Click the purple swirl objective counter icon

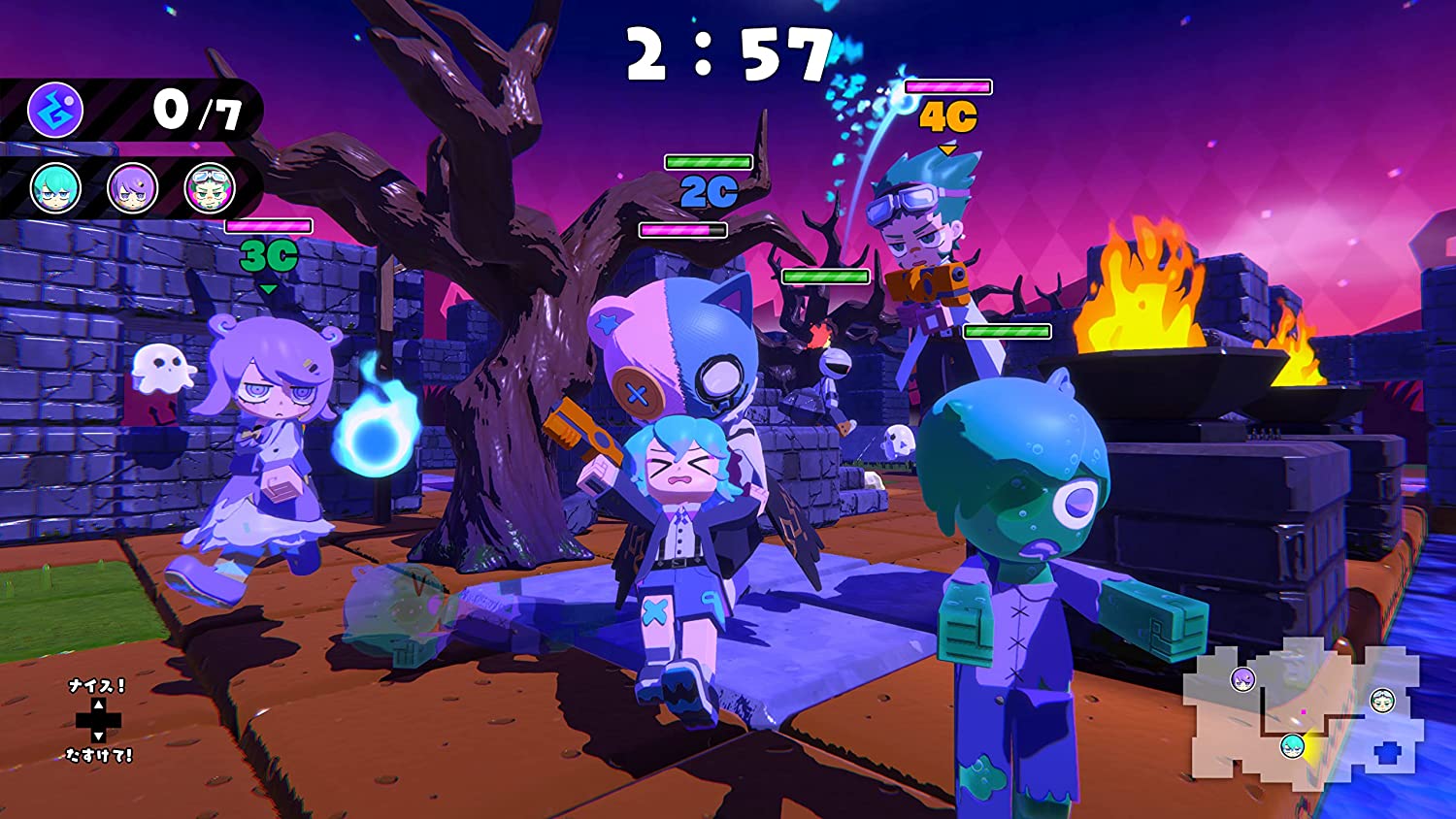pyautogui.click(x=55, y=110)
